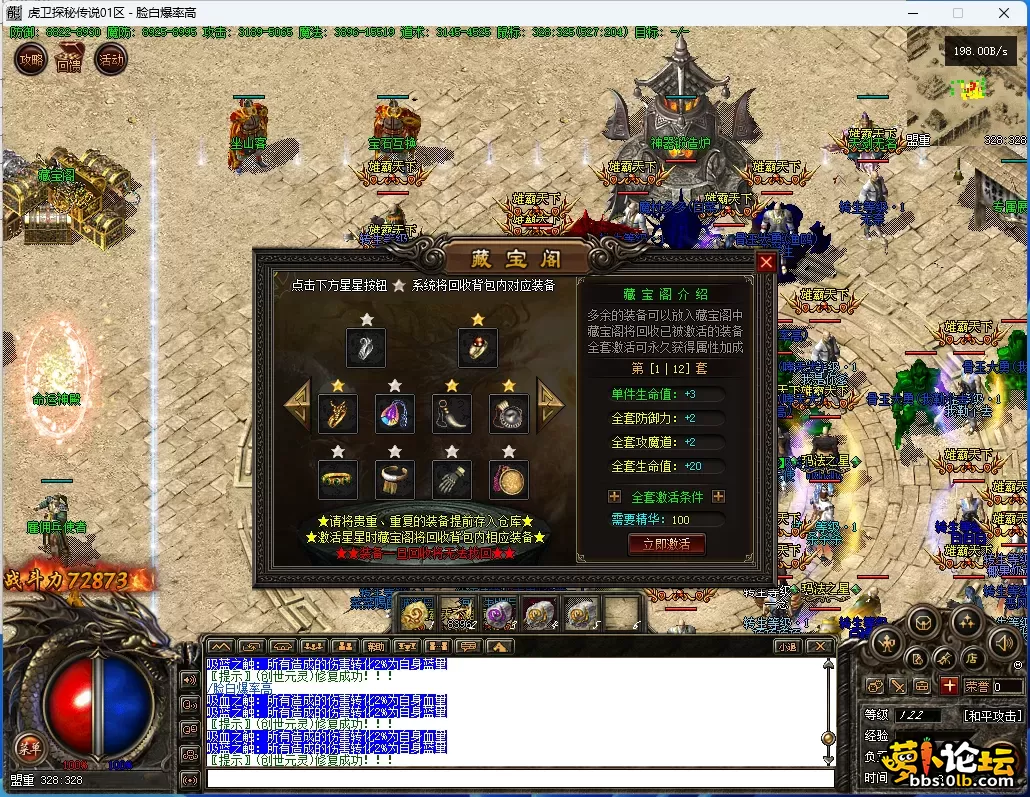Open the 回馈 rewards button
This screenshot has width=1030, height=797.
click(x=69, y=60)
